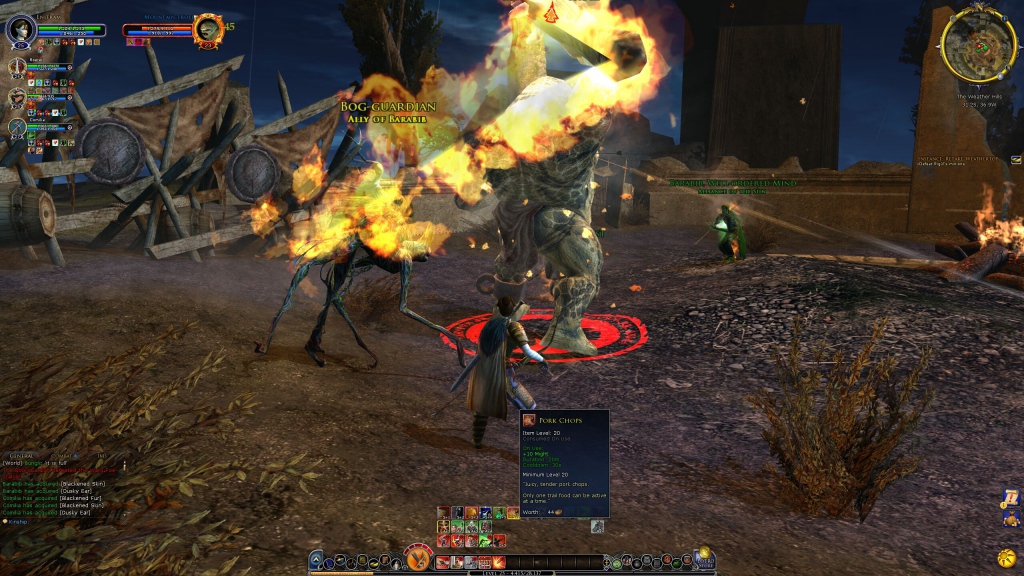Switch to the Combat chat tab

(x=62, y=456)
